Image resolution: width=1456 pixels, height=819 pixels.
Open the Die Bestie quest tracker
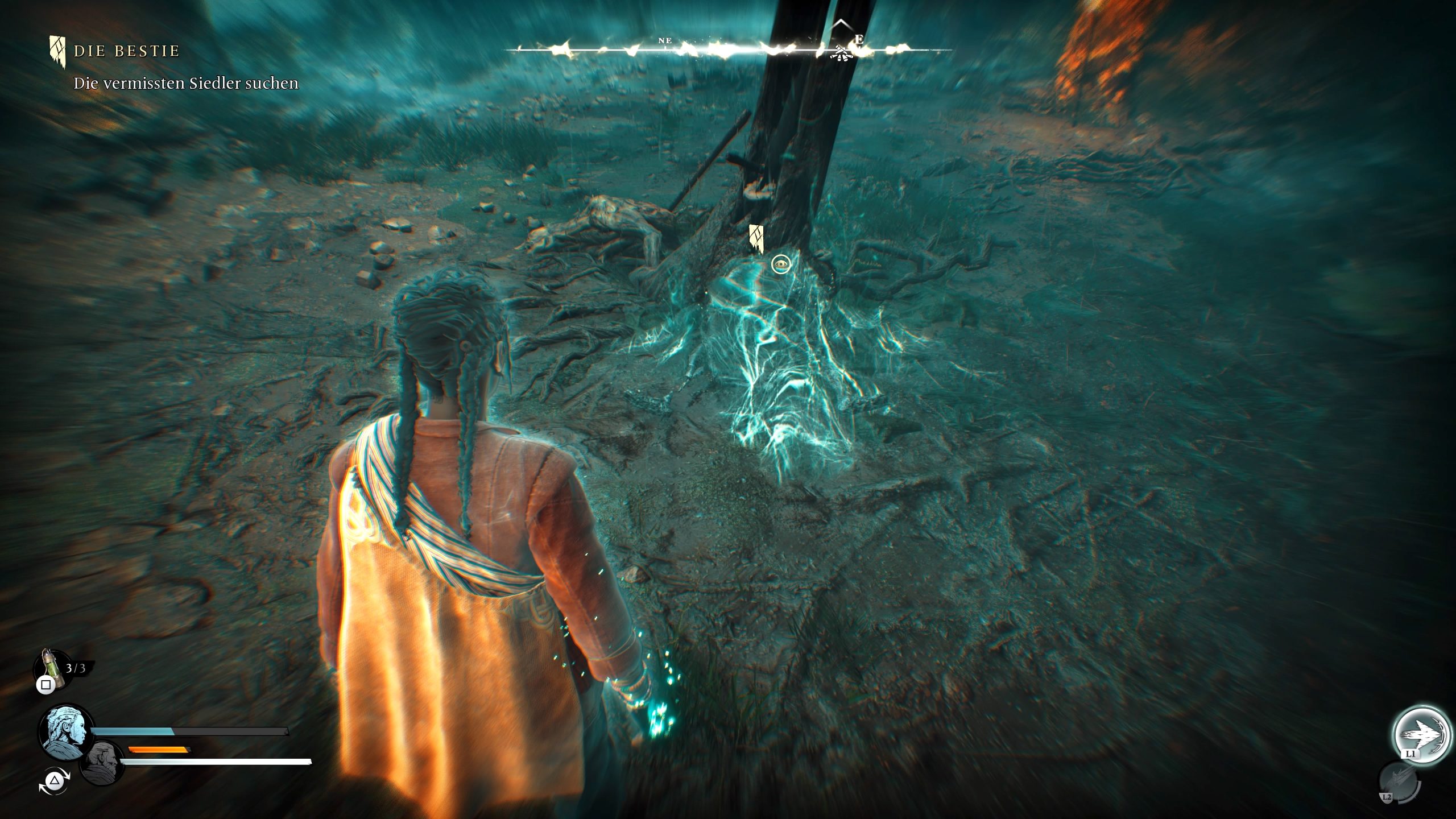[126, 51]
